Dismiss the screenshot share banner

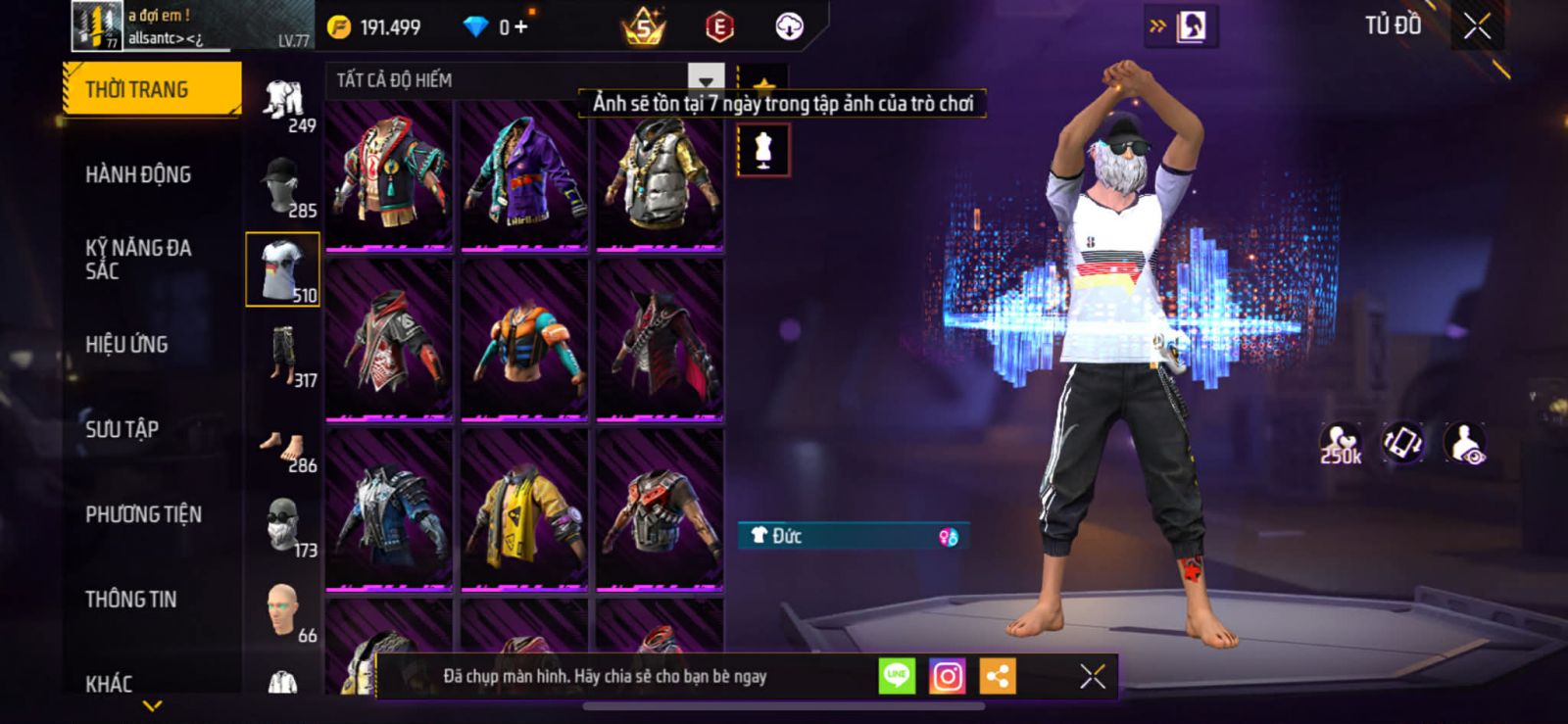1092,676
